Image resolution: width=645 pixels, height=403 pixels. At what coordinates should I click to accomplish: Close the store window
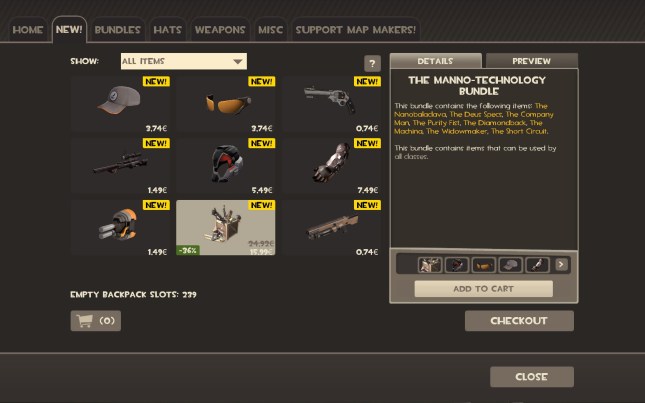[531, 377]
